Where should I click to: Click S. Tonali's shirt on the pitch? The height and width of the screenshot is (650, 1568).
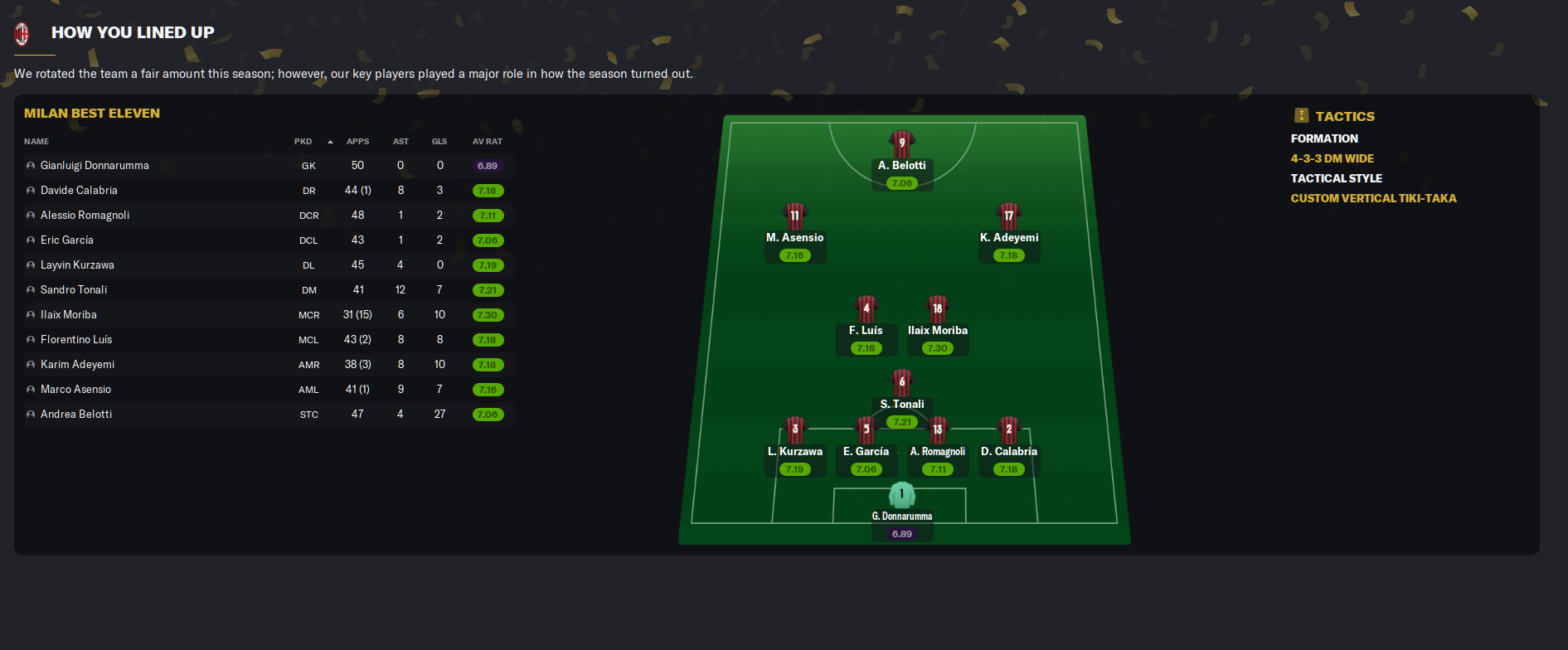point(901,382)
